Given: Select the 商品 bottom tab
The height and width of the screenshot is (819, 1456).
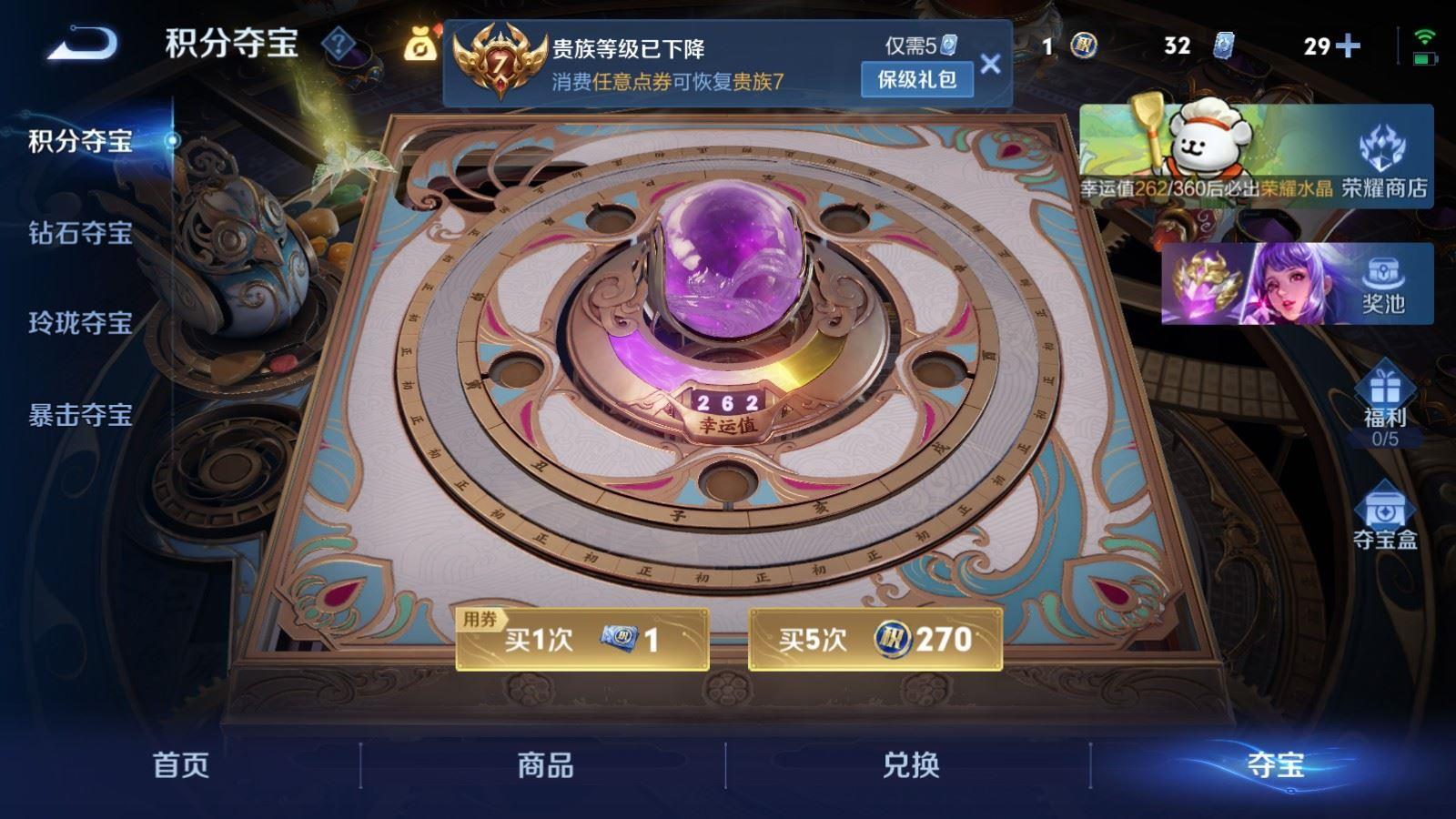Looking at the screenshot, I should tap(546, 767).
